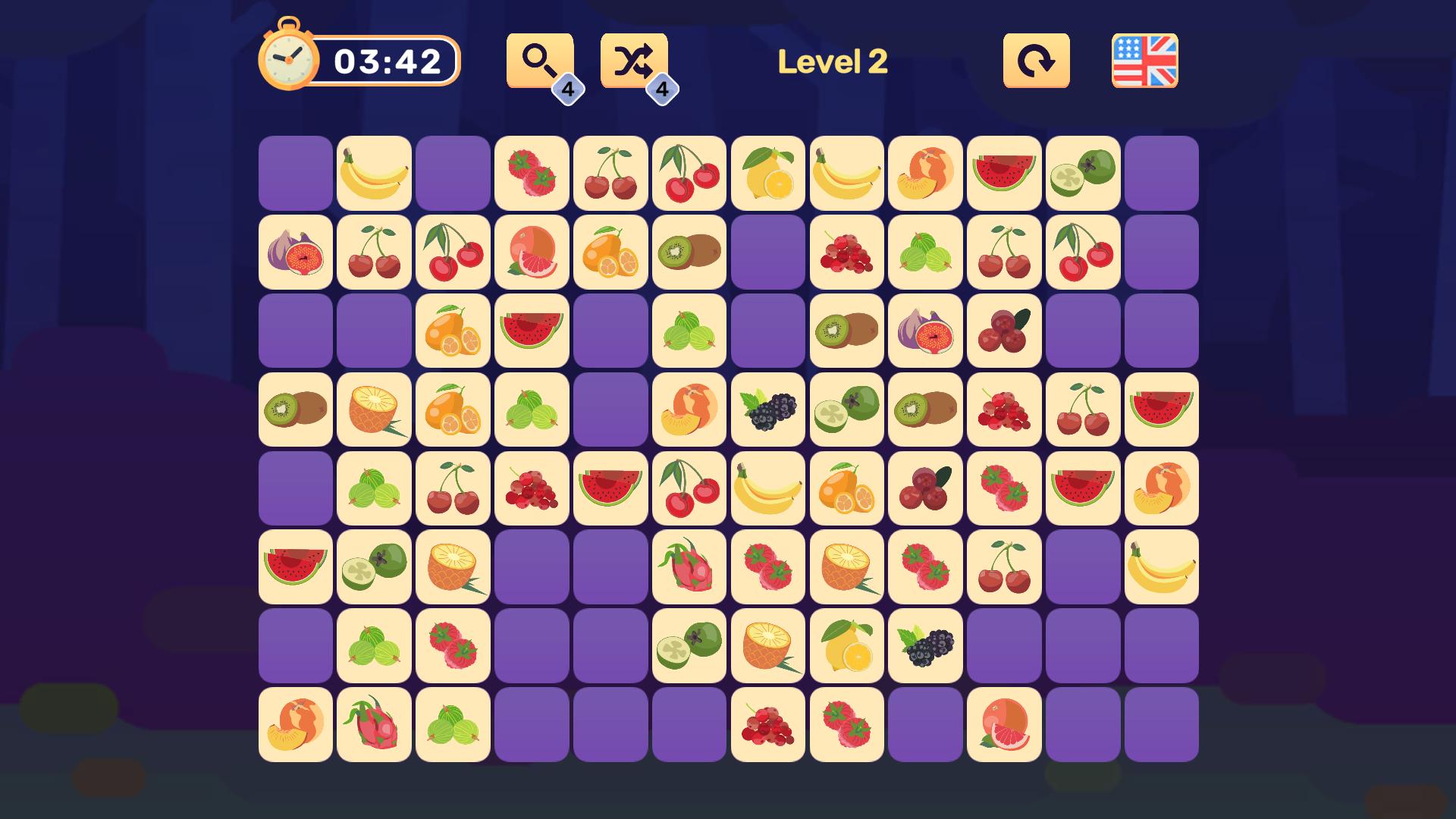Select the kiwi tile in the fourth row
Screen dimensions: 1456x819
point(294,409)
